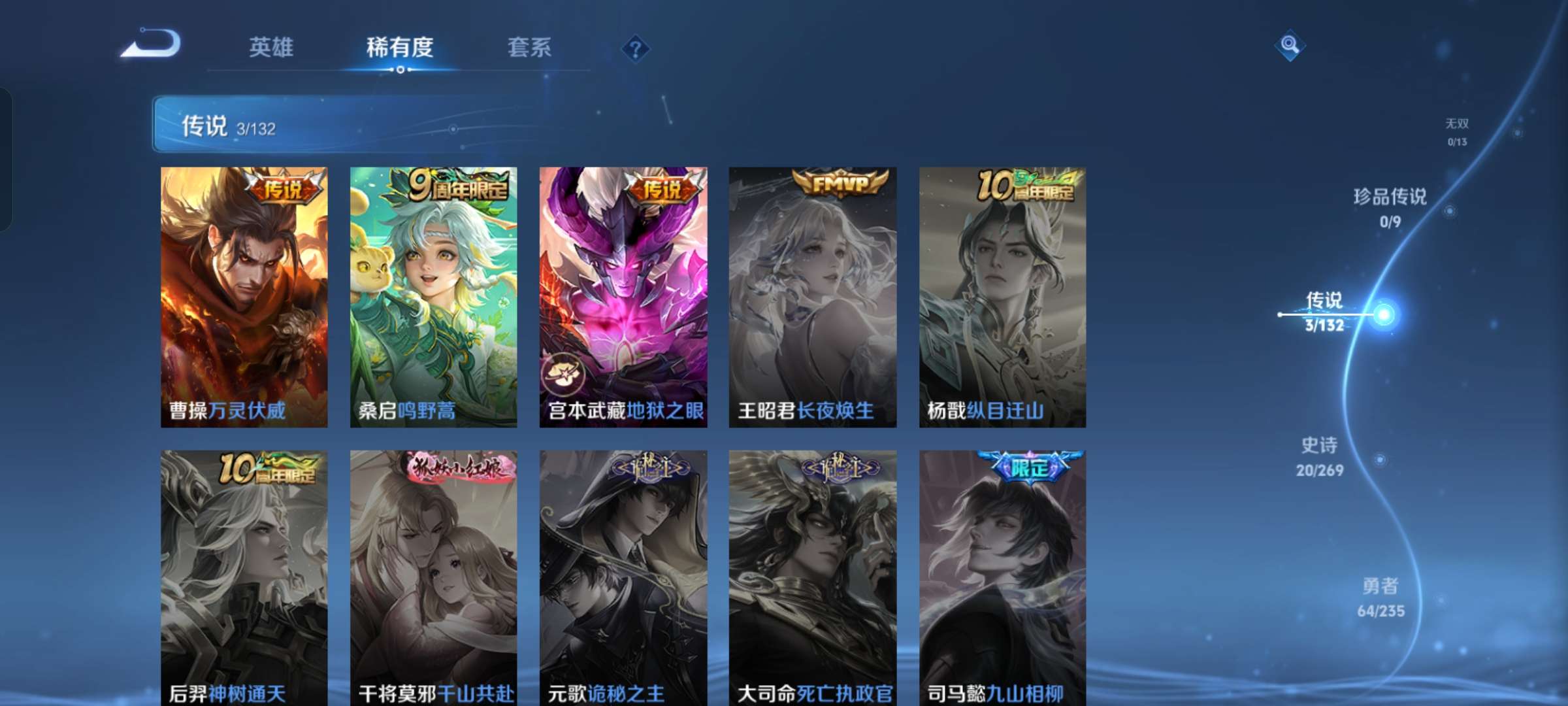This screenshot has width=1568, height=706.
Task: Switch to the 套系 tab
Action: pyautogui.click(x=529, y=47)
